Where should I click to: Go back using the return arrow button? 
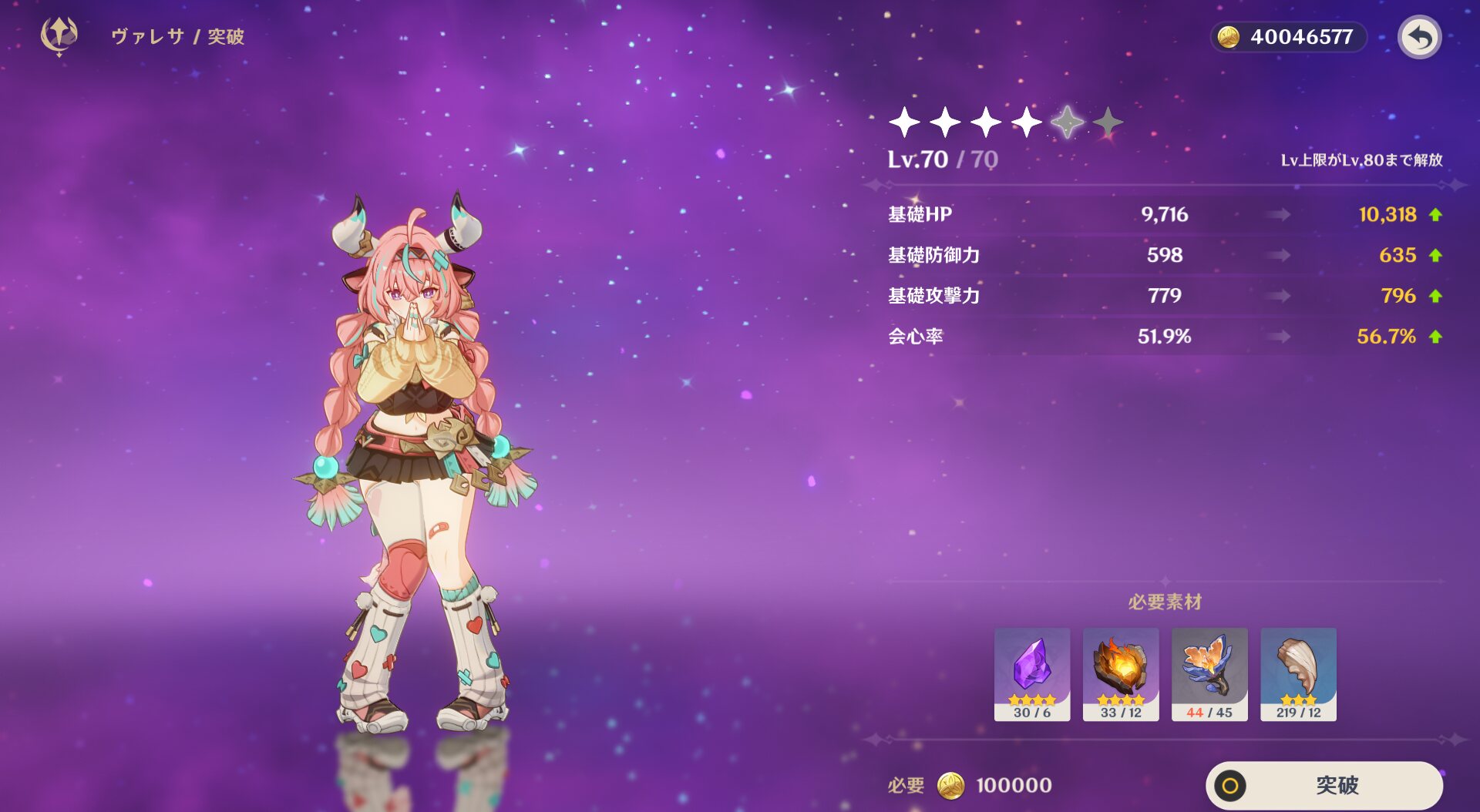1419,37
